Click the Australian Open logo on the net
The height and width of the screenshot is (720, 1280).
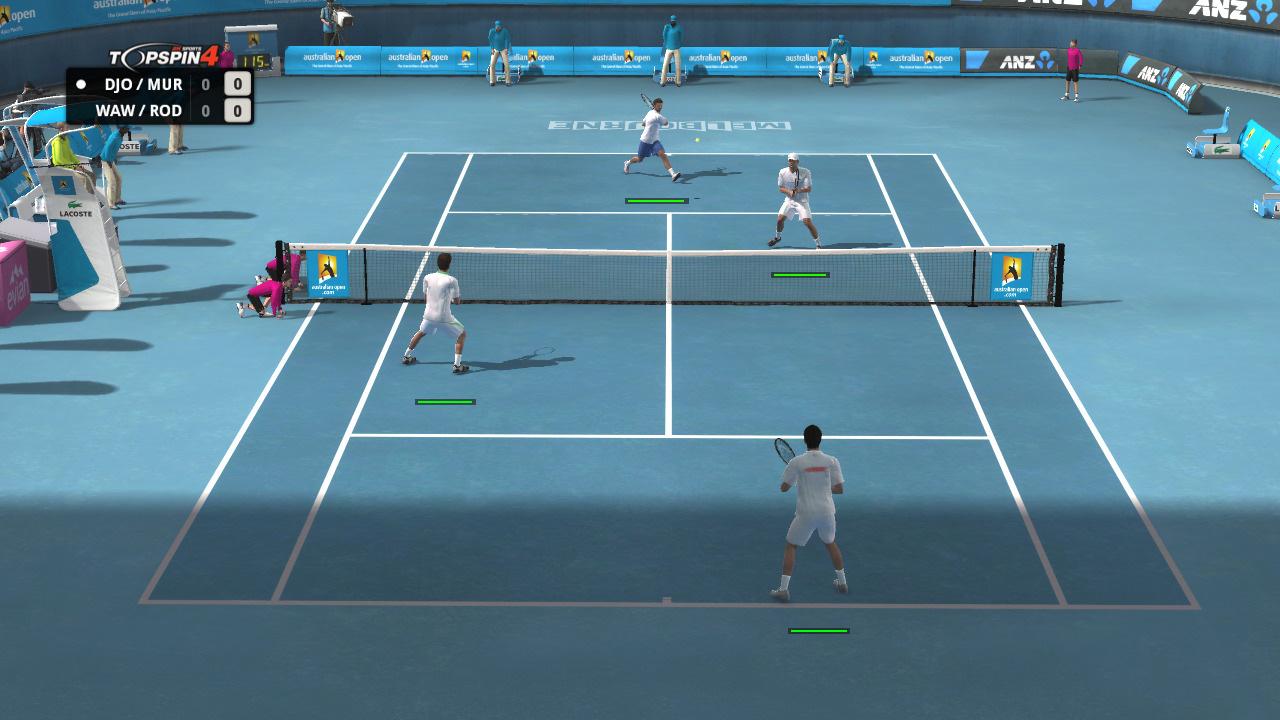tap(326, 275)
